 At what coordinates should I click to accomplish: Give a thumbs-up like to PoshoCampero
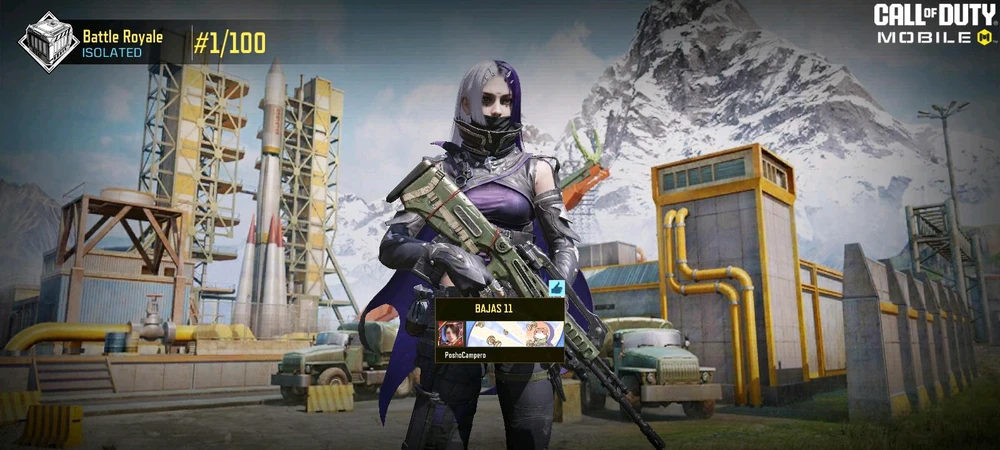coord(557,288)
